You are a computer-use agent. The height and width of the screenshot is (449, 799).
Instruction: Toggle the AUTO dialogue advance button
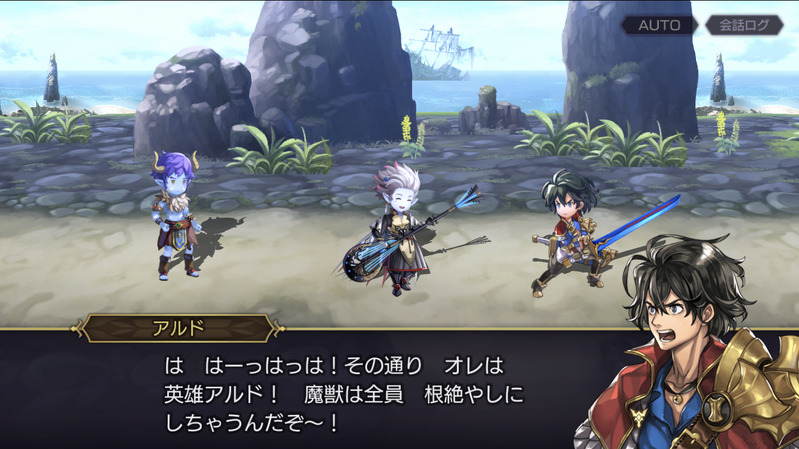(x=659, y=25)
